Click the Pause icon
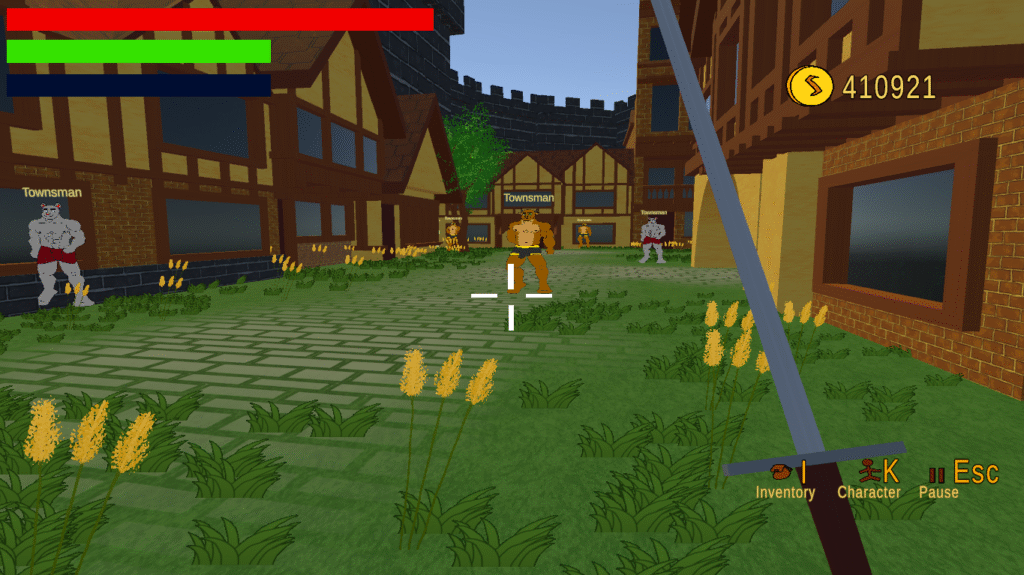The width and height of the screenshot is (1024, 575). click(x=937, y=474)
